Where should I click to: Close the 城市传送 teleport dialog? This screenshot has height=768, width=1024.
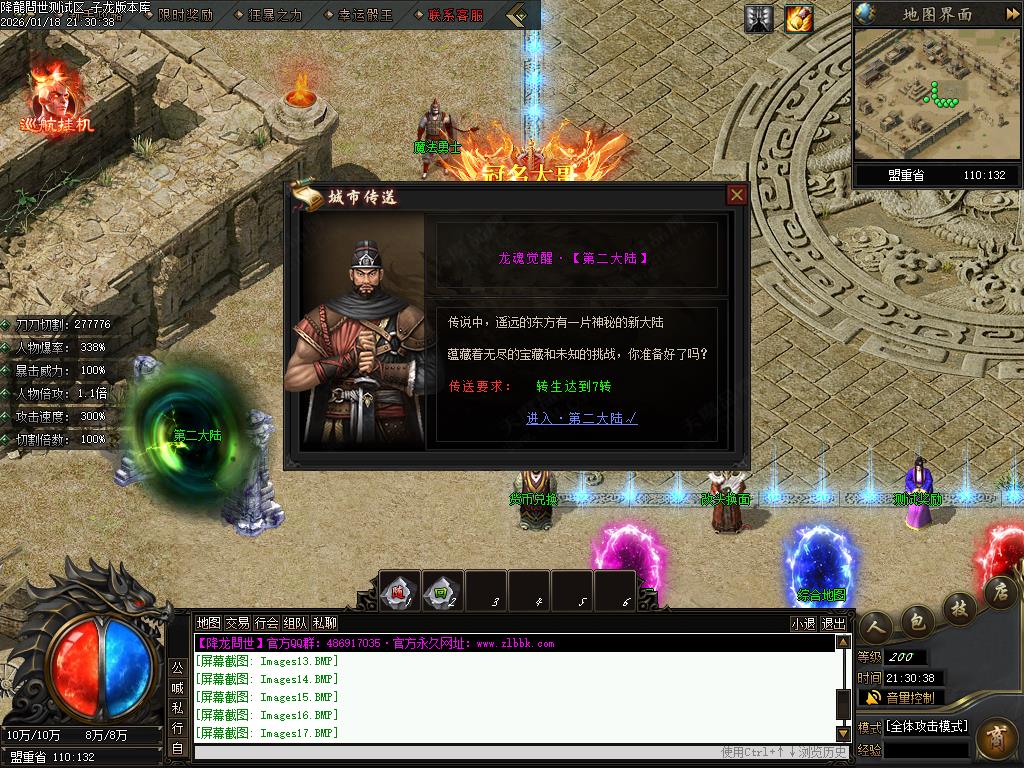(x=737, y=195)
